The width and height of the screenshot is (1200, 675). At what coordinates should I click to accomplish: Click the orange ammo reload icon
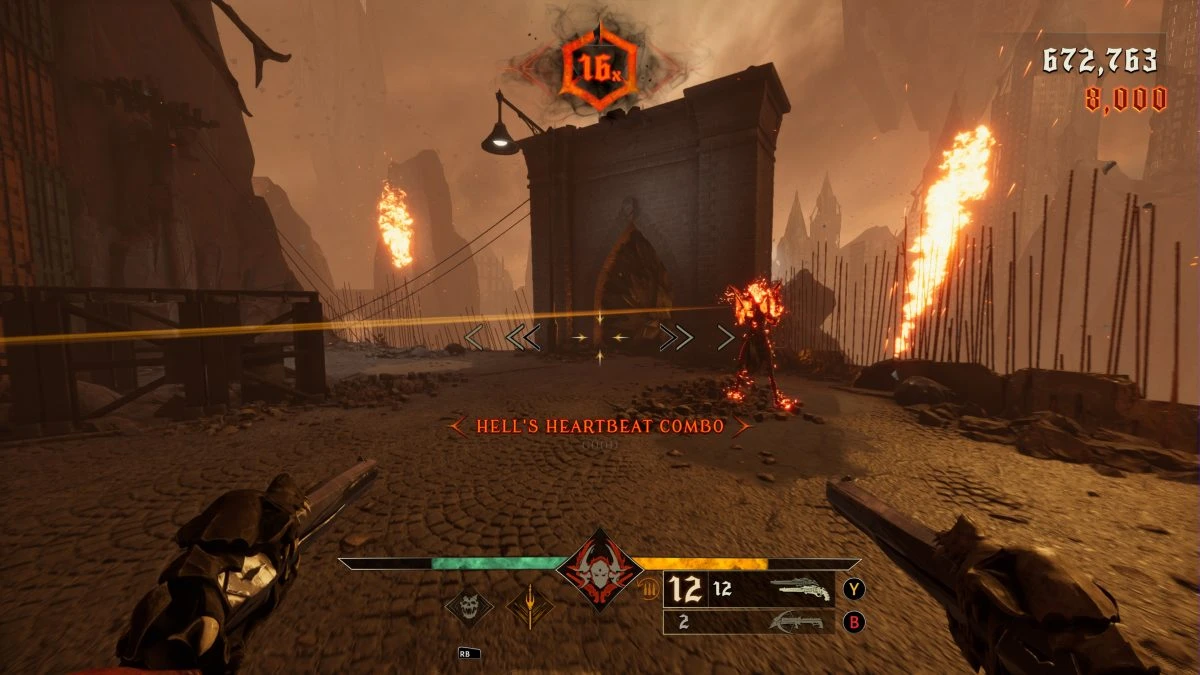tap(648, 590)
